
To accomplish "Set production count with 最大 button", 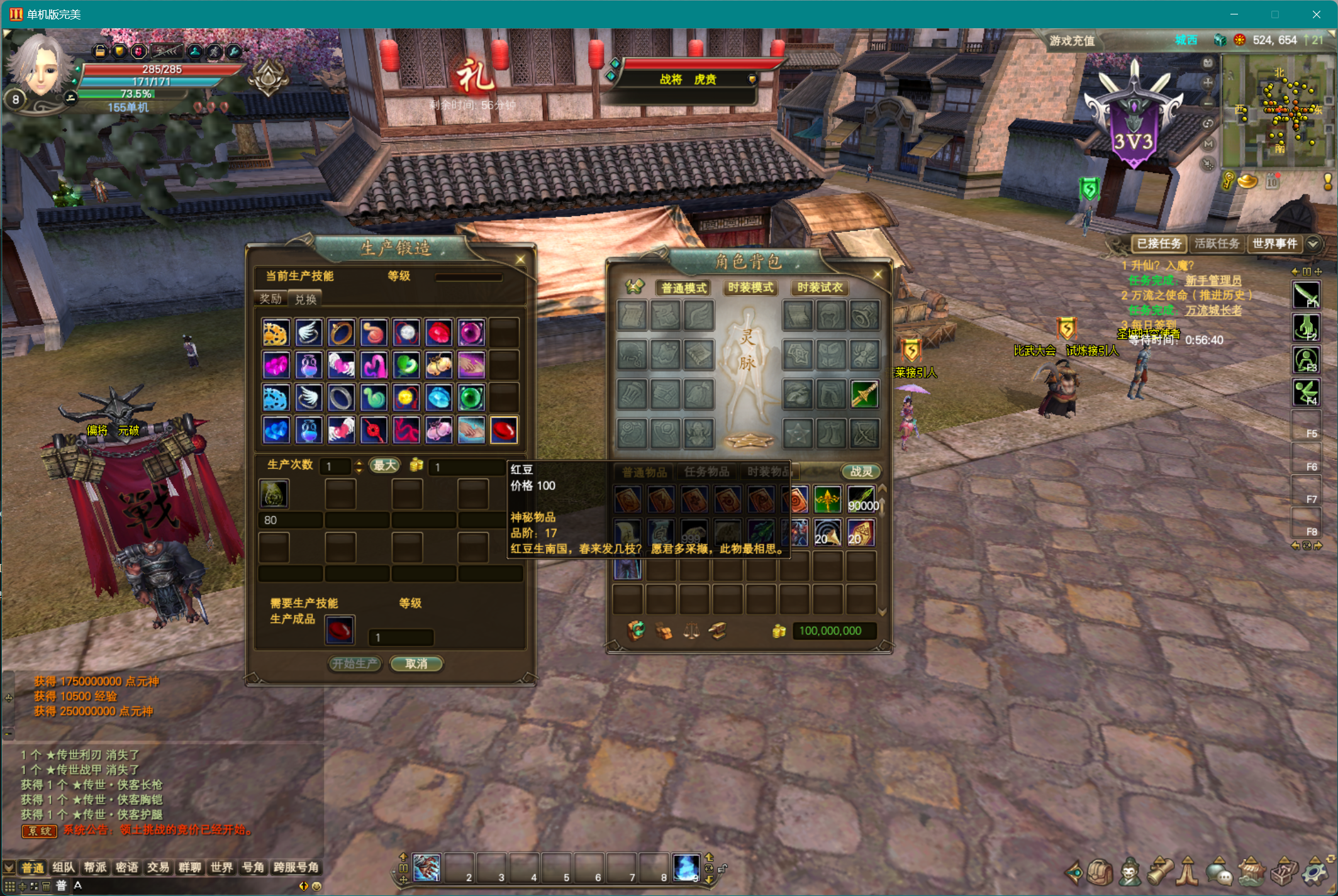I will [x=384, y=465].
